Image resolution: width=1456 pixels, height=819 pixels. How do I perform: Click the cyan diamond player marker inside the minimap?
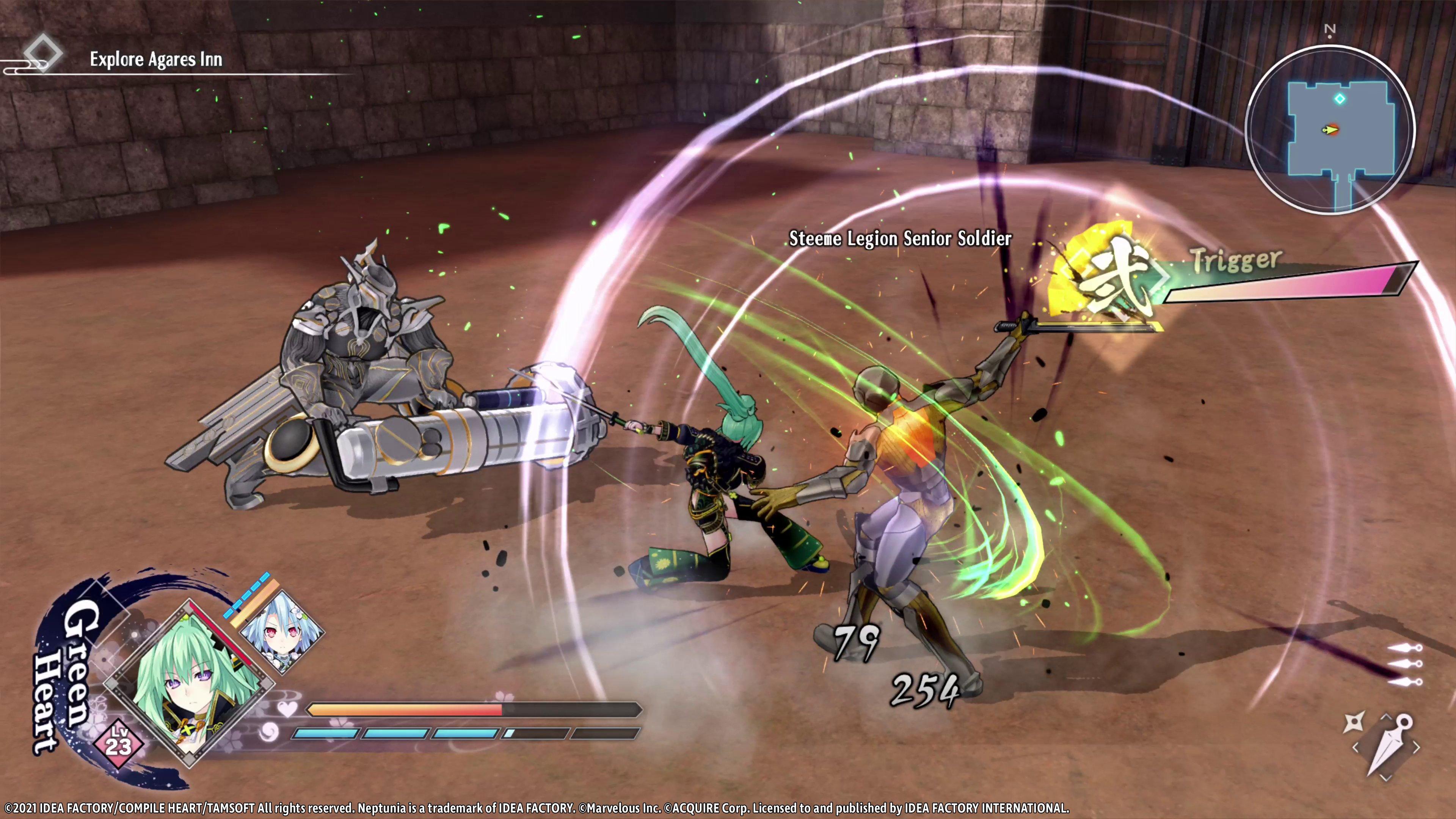[1340, 98]
